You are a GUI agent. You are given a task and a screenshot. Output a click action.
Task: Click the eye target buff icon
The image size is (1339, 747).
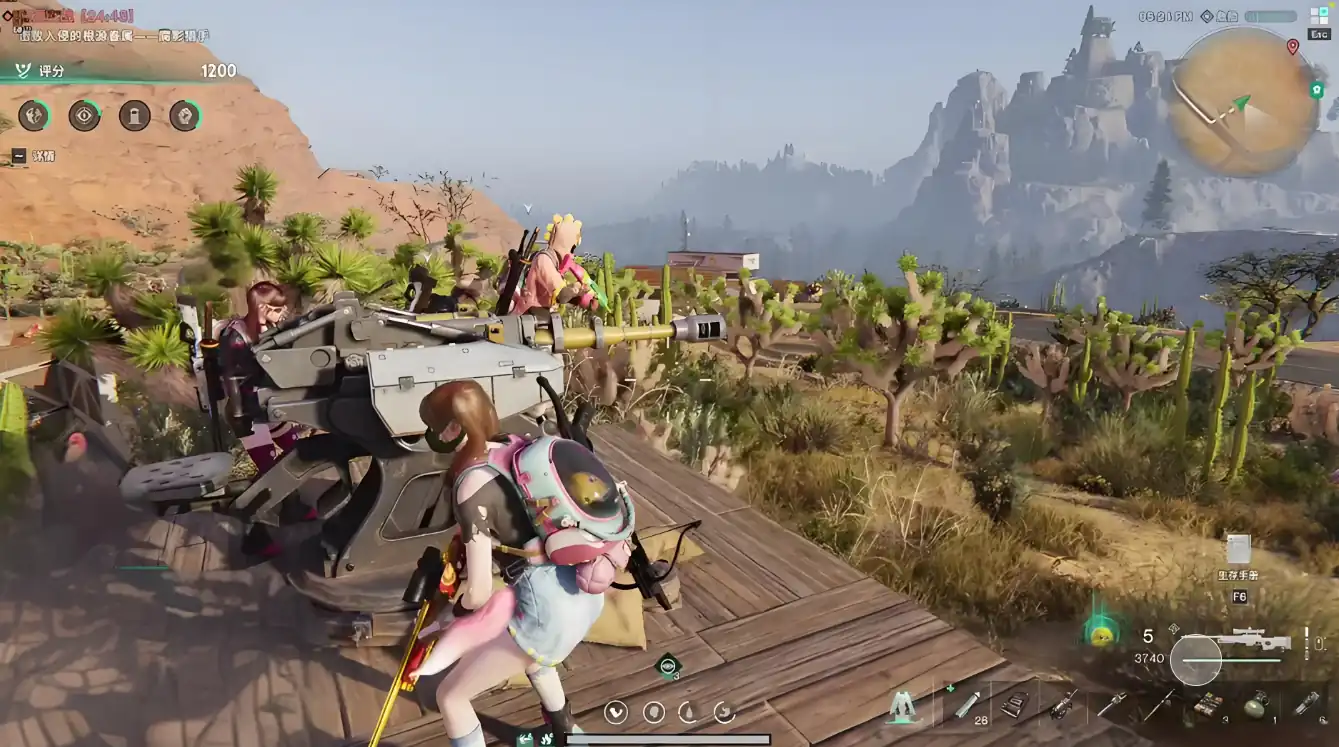(84, 116)
